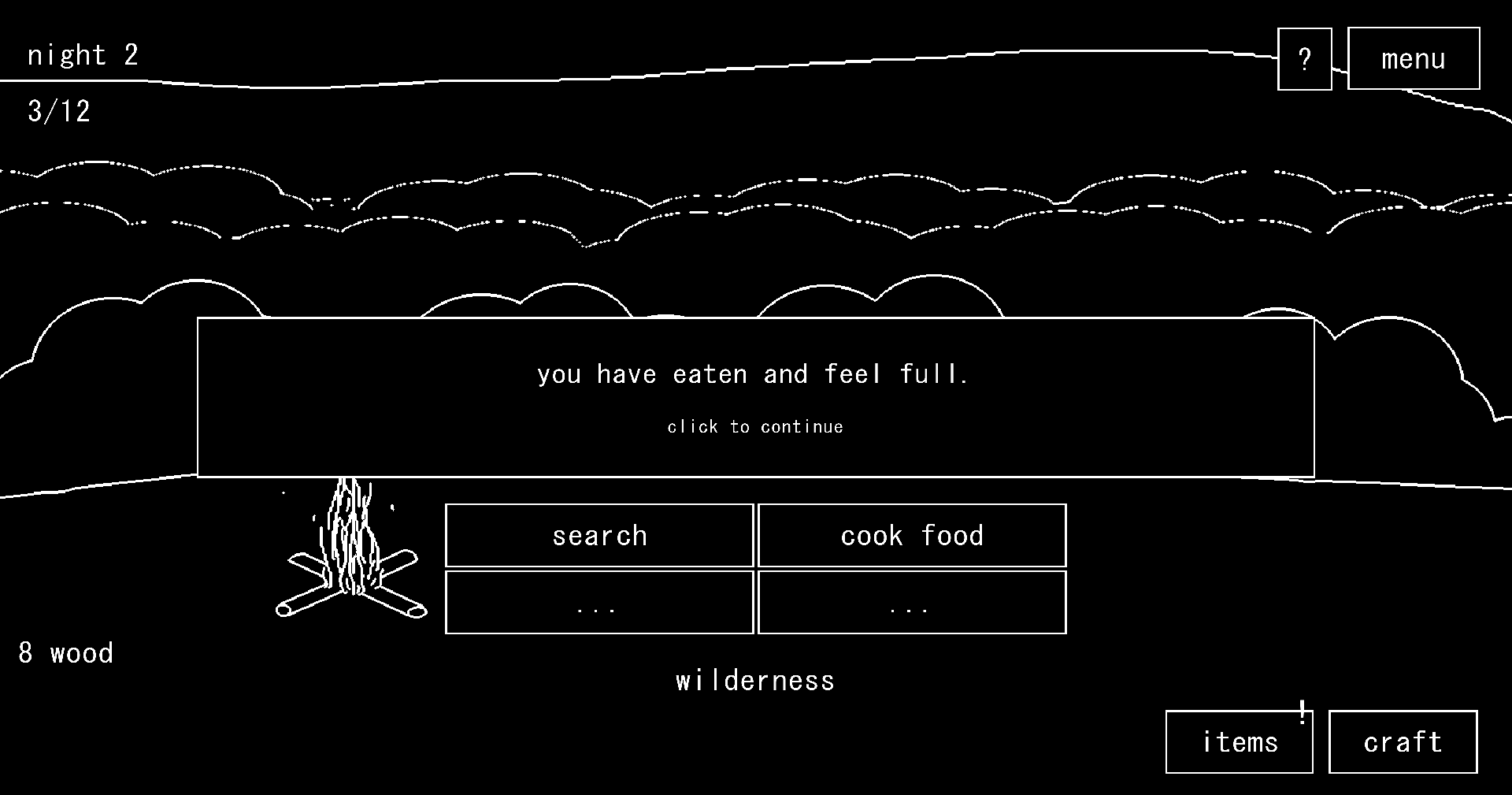Image resolution: width=1512 pixels, height=795 pixels.
Task: Click the alert exclamation badge above items
Action: pyautogui.click(x=1302, y=711)
